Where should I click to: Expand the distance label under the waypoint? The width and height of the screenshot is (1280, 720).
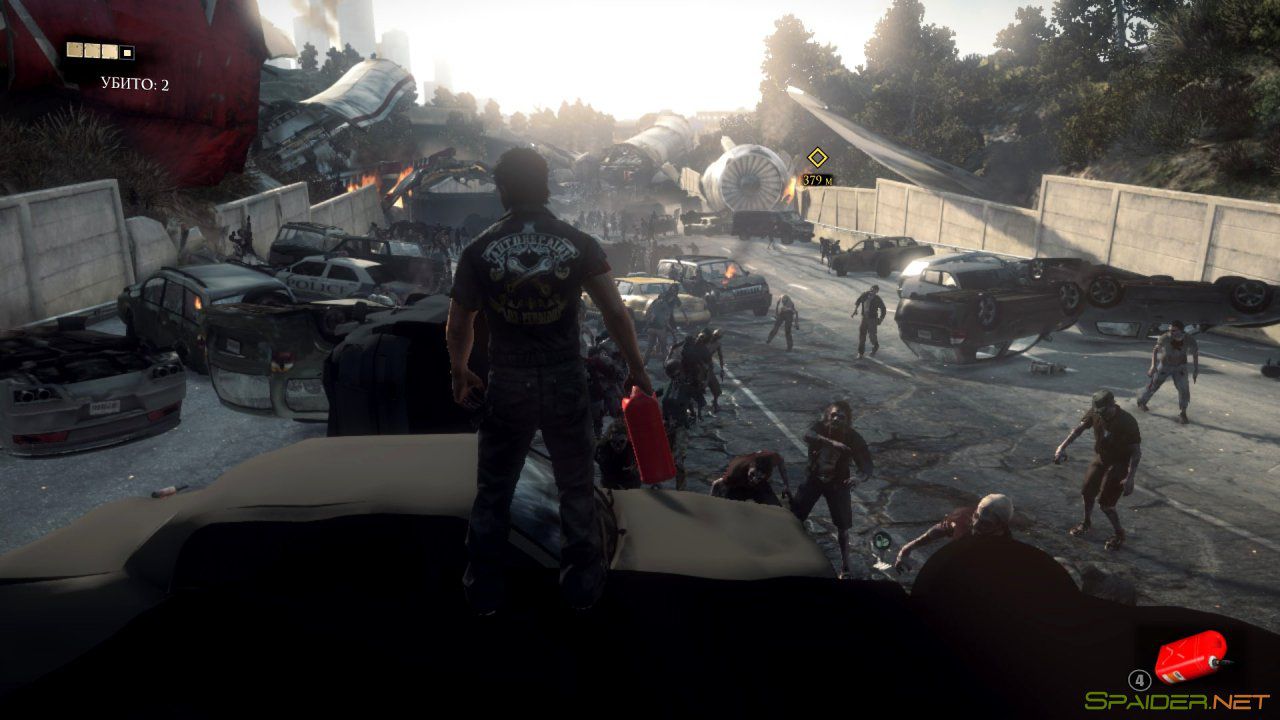tap(817, 182)
